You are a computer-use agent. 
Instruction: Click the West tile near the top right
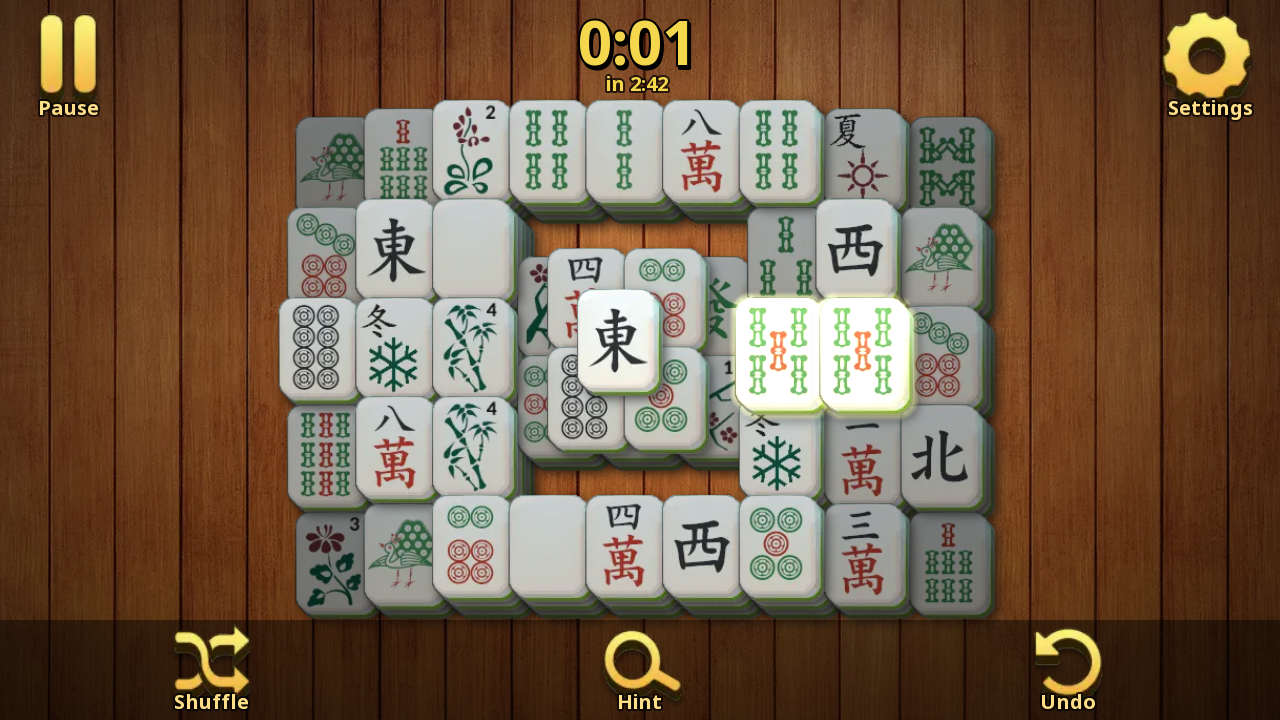pyautogui.click(x=857, y=245)
